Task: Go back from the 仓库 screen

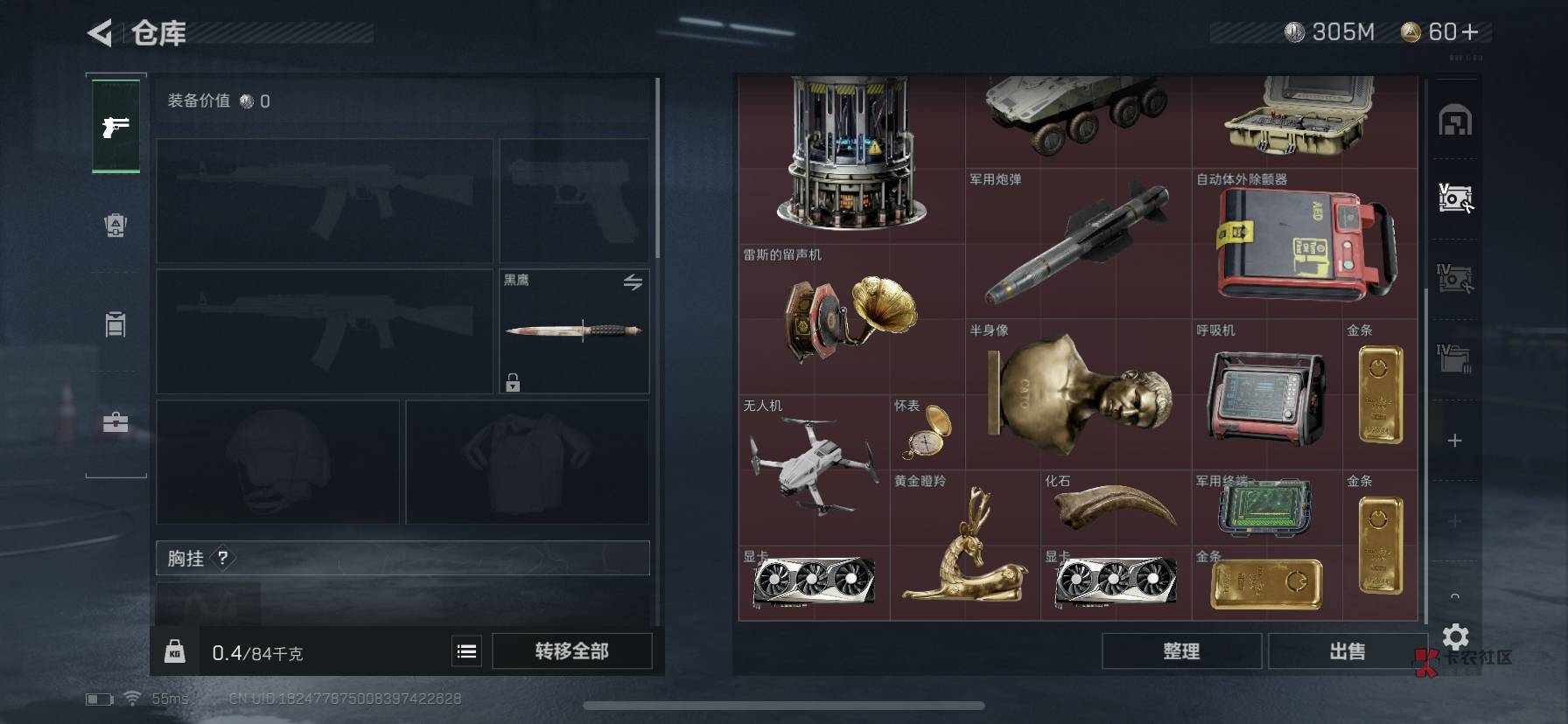Action: pyautogui.click(x=101, y=33)
